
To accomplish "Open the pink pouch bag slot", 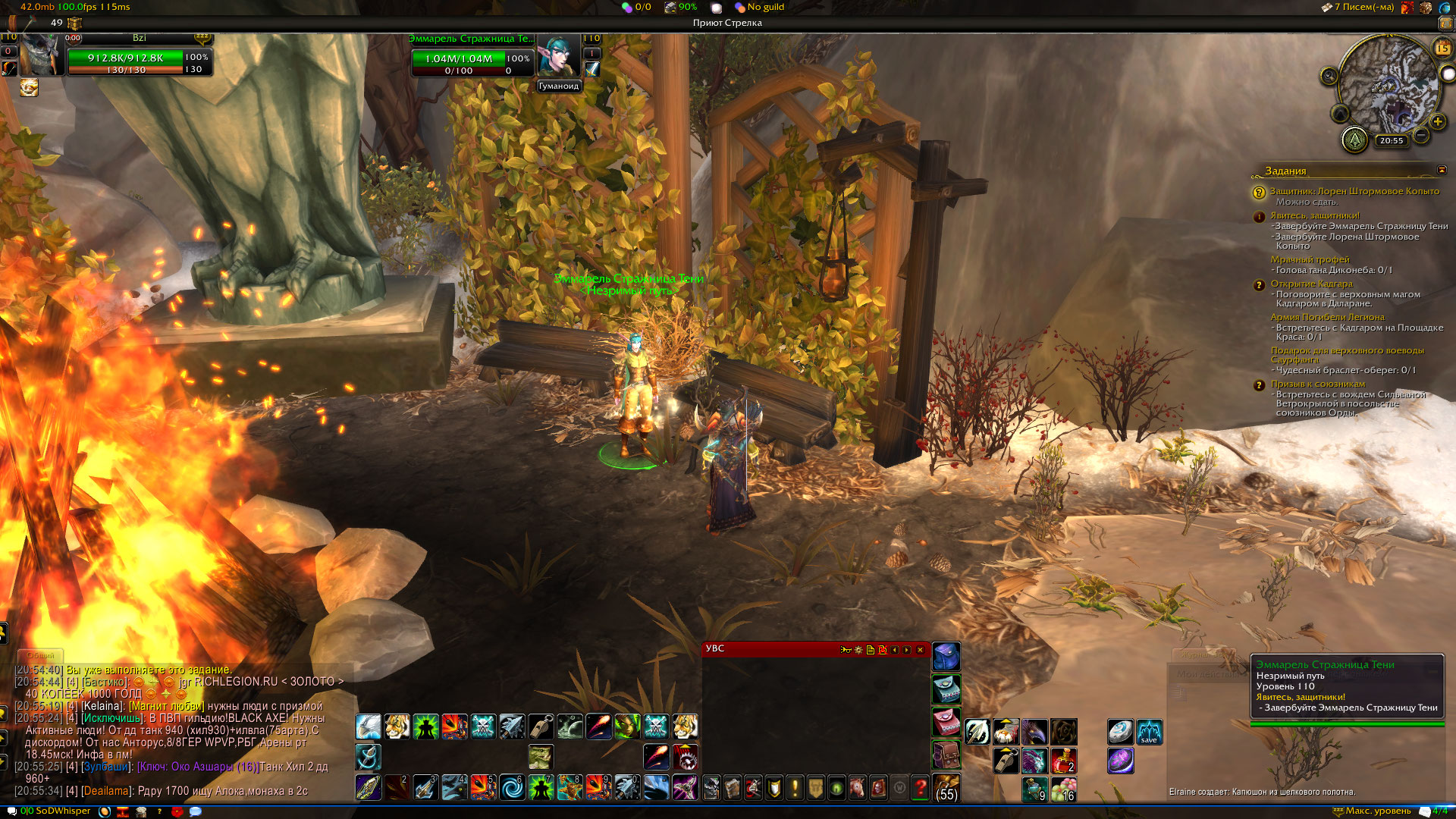I will pyautogui.click(x=946, y=722).
